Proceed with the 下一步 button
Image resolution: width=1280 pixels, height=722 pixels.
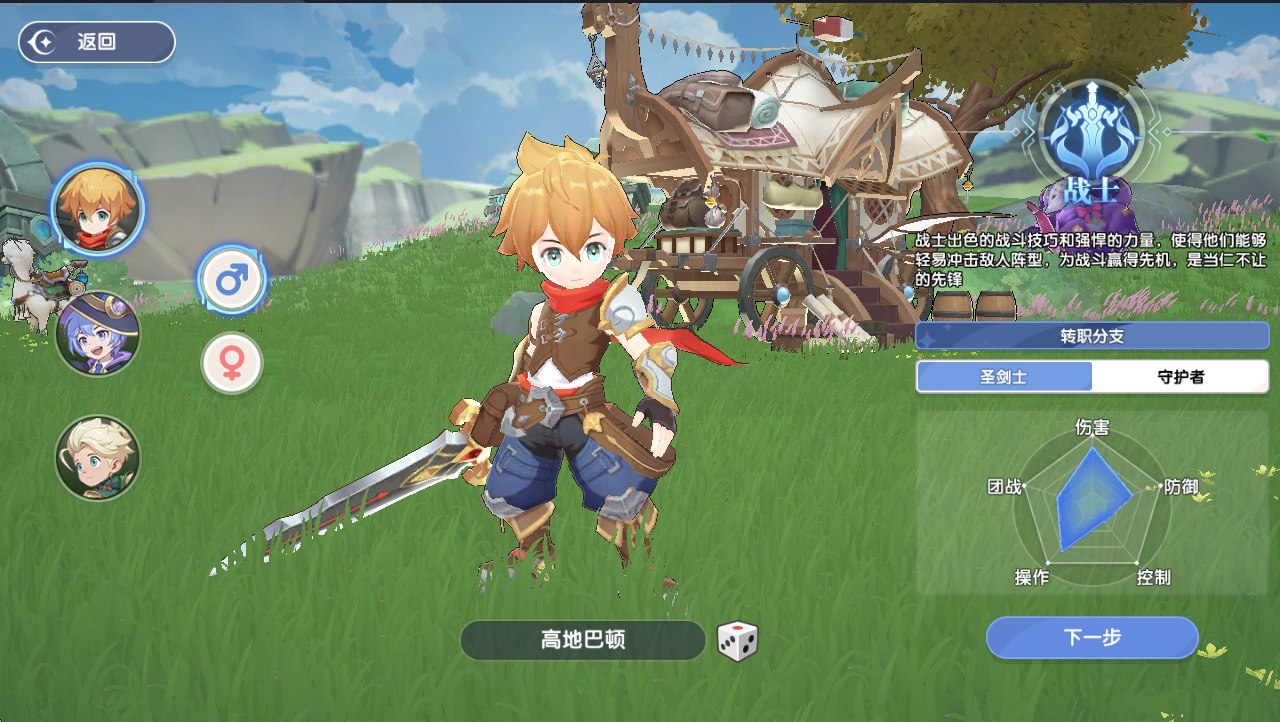coord(1092,638)
